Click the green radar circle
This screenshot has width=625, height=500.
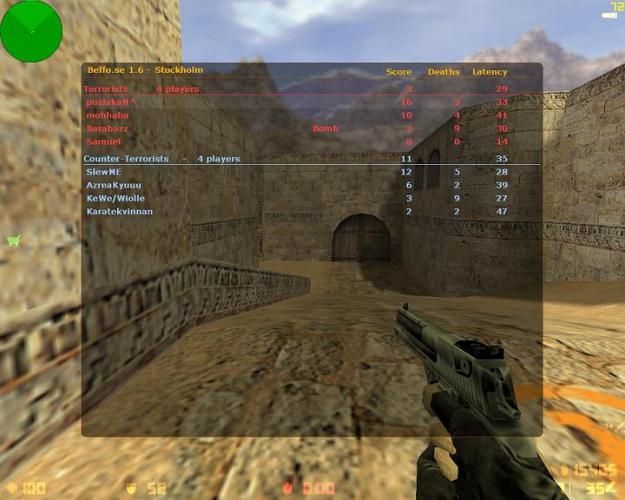[x=31, y=30]
